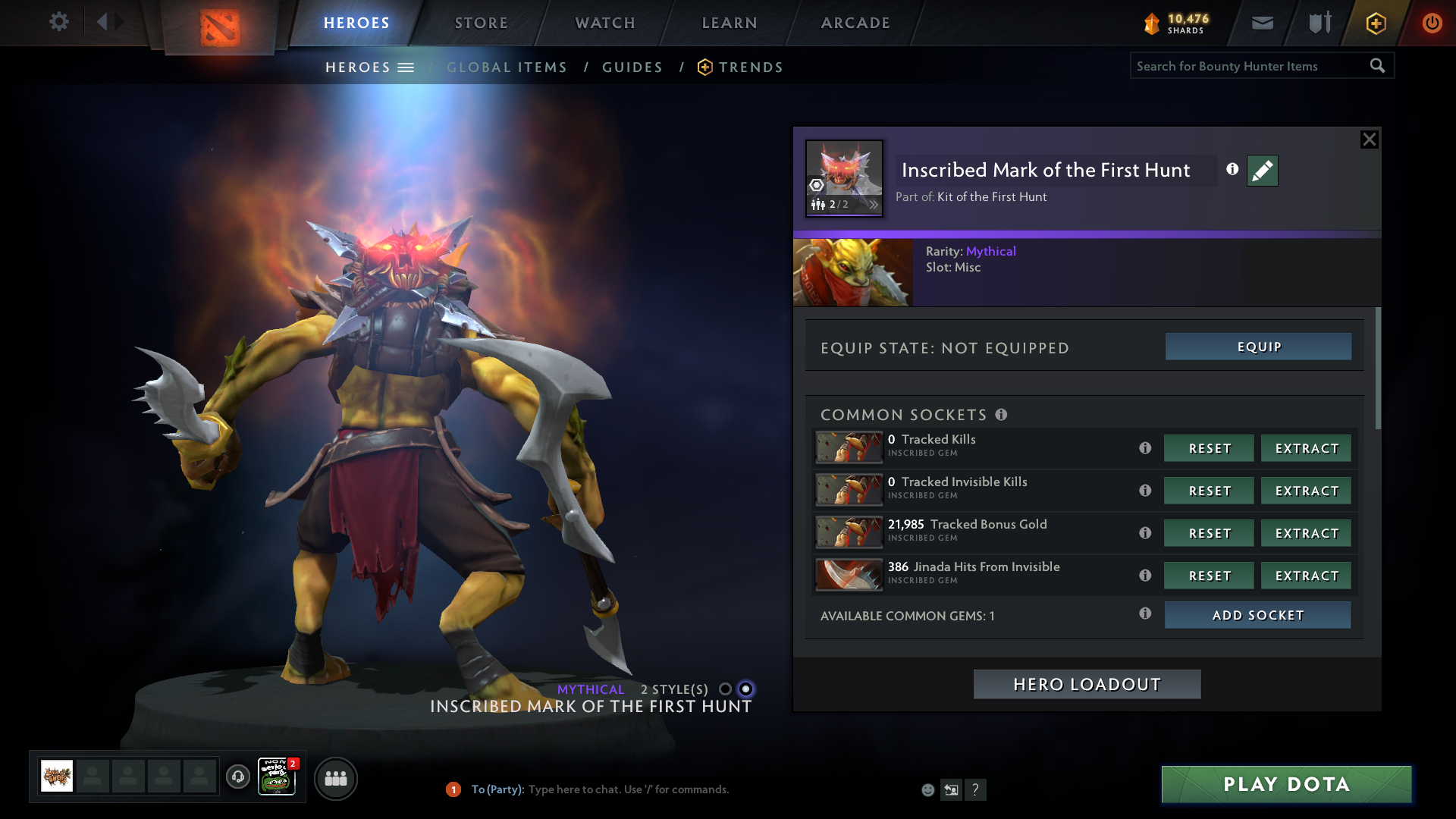
Task: Close the item details panel
Action: [1369, 140]
